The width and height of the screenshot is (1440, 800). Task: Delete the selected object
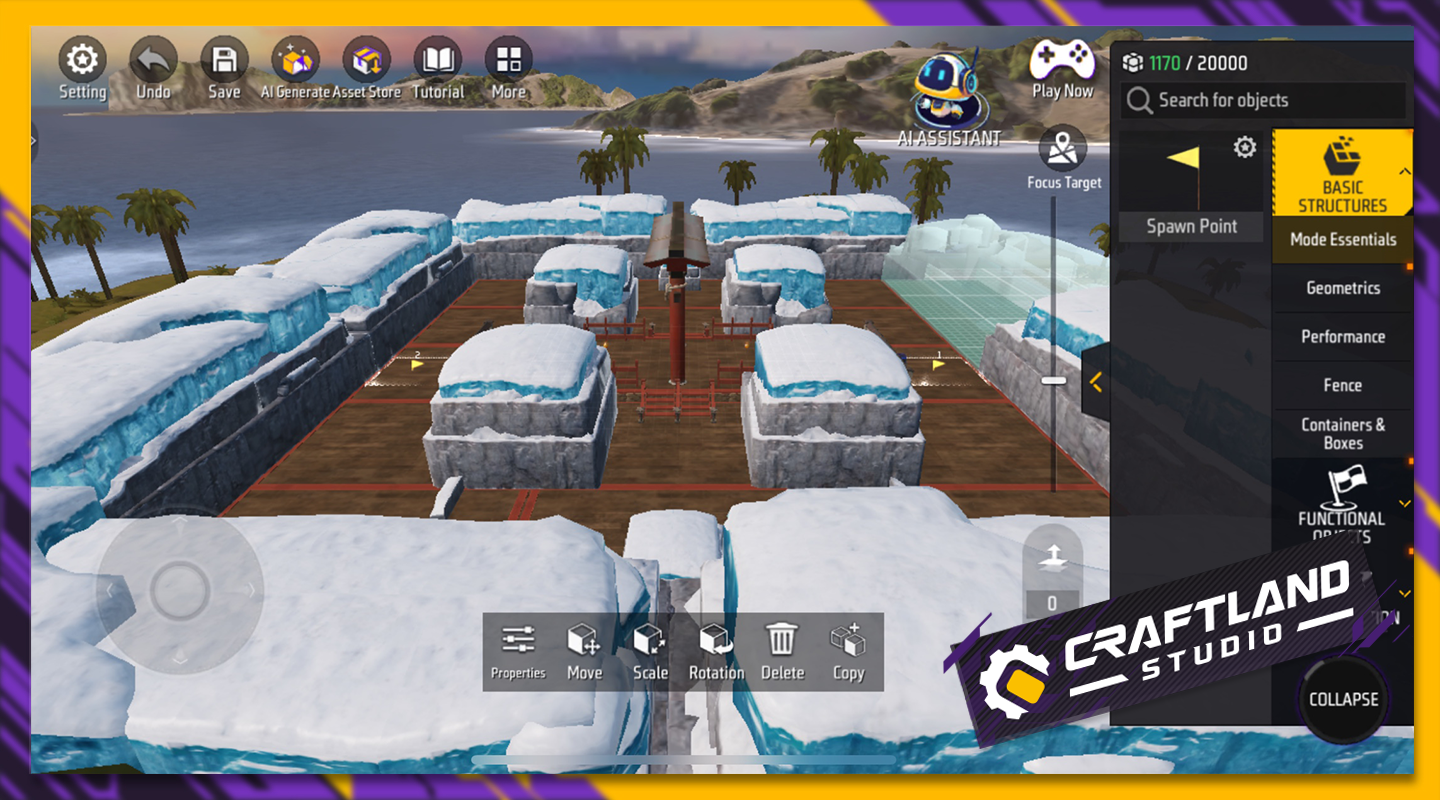782,652
